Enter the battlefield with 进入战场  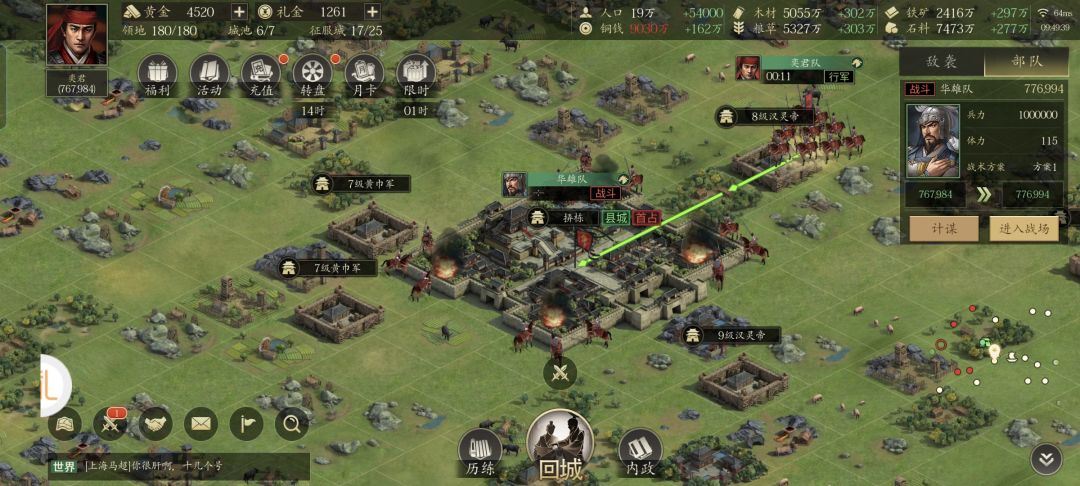(x=1025, y=229)
